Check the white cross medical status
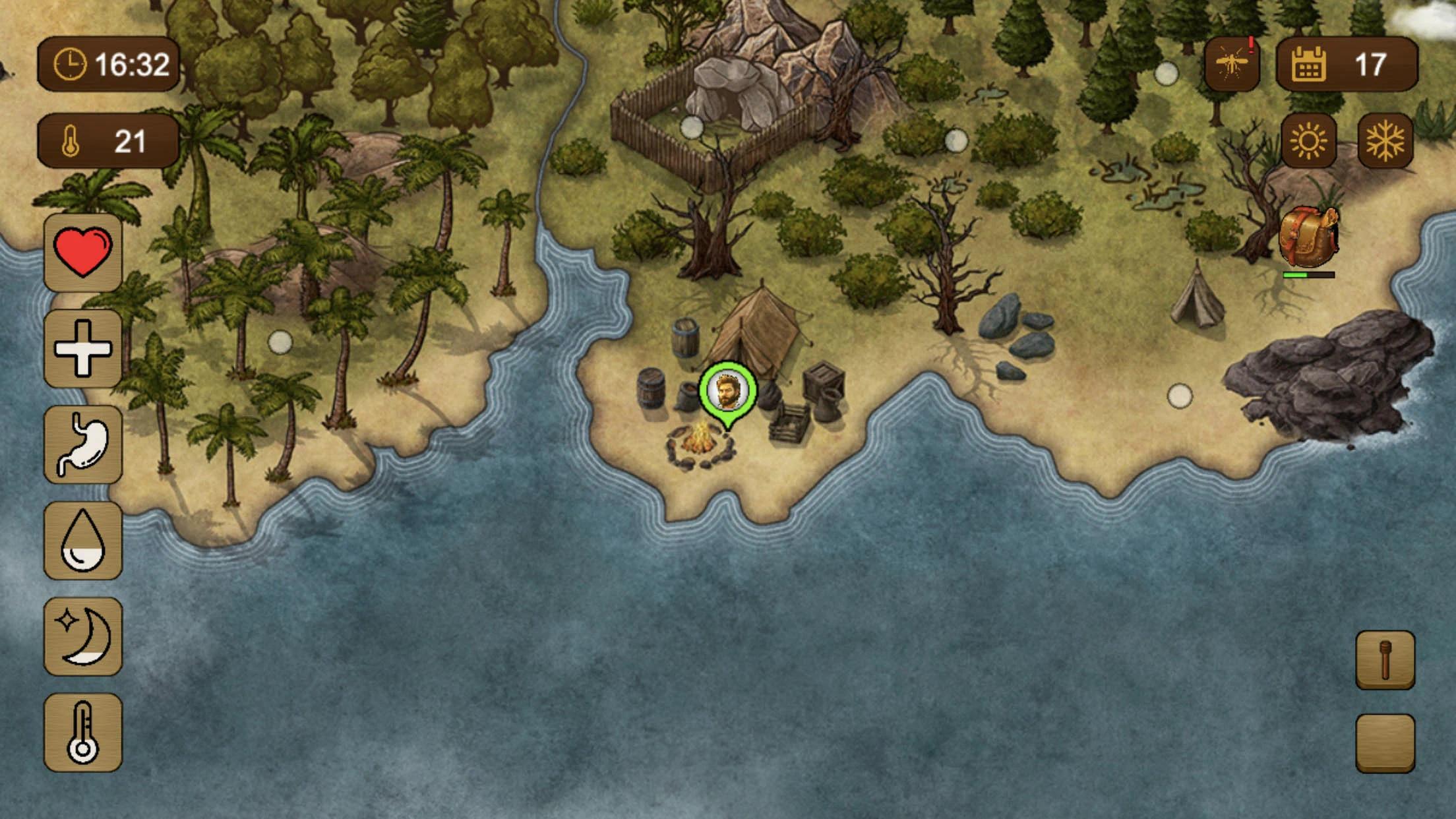1456x819 pixels. [x=83, y=349]
